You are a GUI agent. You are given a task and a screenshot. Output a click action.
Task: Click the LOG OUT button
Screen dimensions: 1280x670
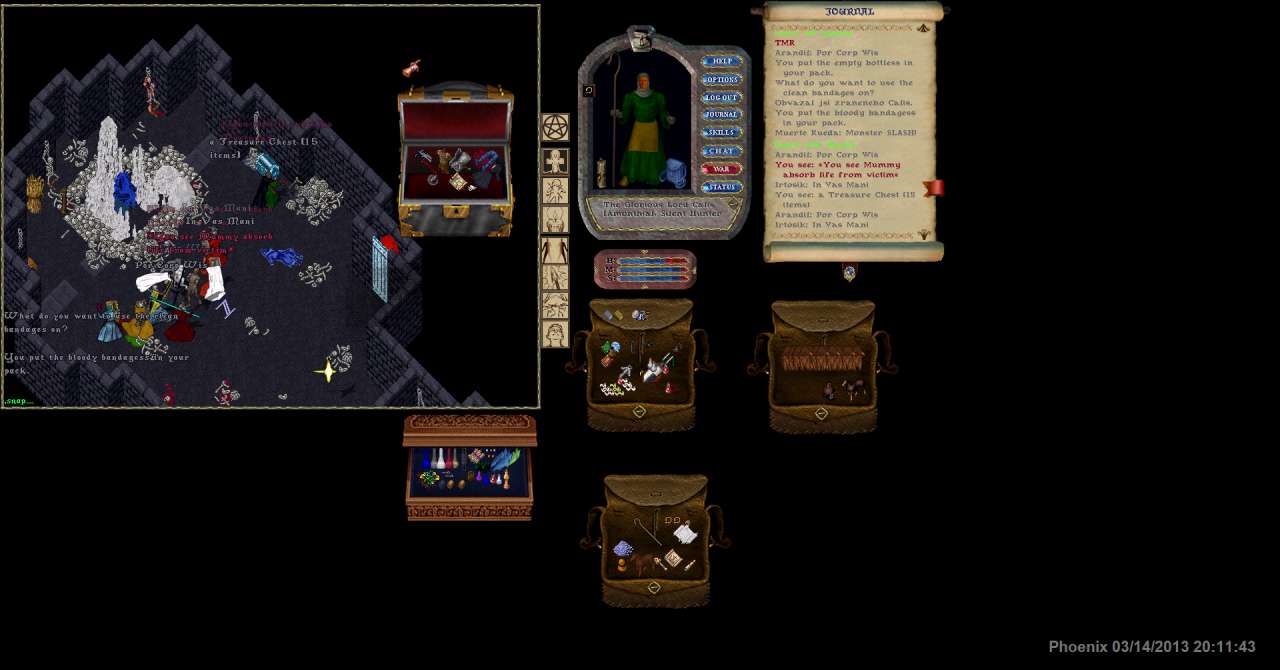[721, 98]
